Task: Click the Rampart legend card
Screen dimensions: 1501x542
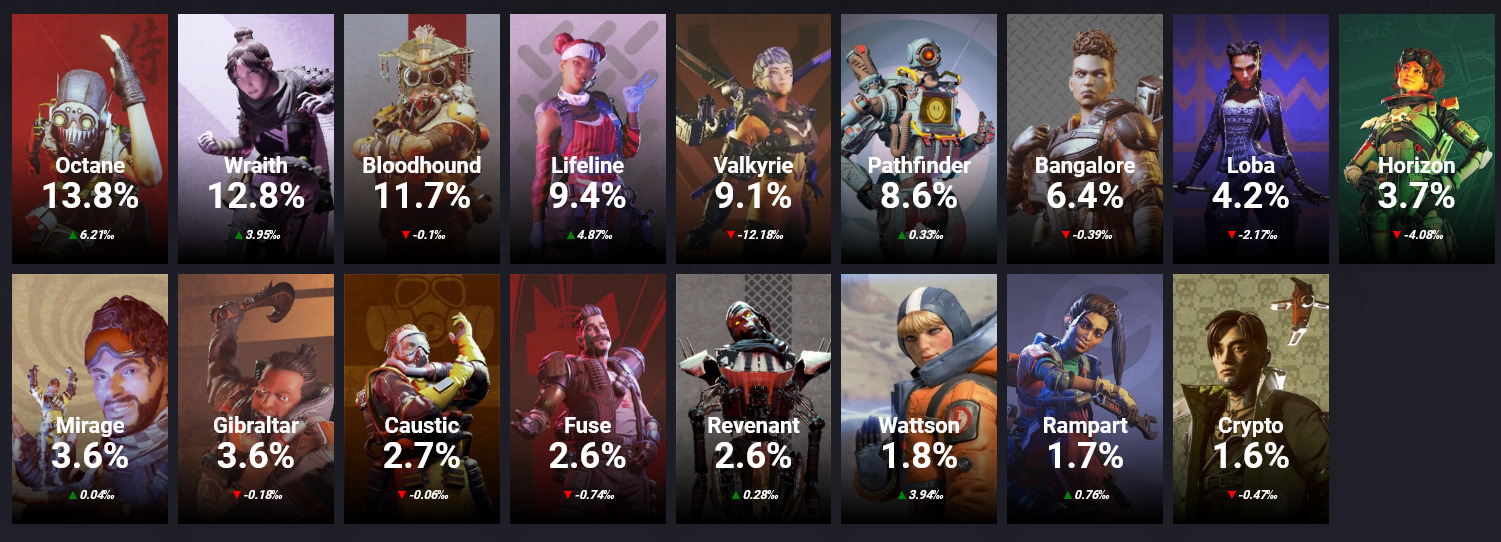Action: click(1085, 398)
